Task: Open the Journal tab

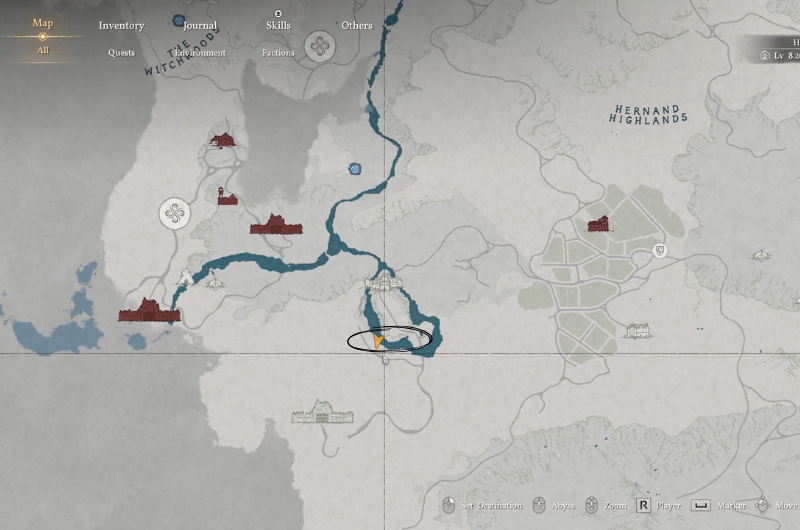Action: pyautogui.click(x=200, y=25)
